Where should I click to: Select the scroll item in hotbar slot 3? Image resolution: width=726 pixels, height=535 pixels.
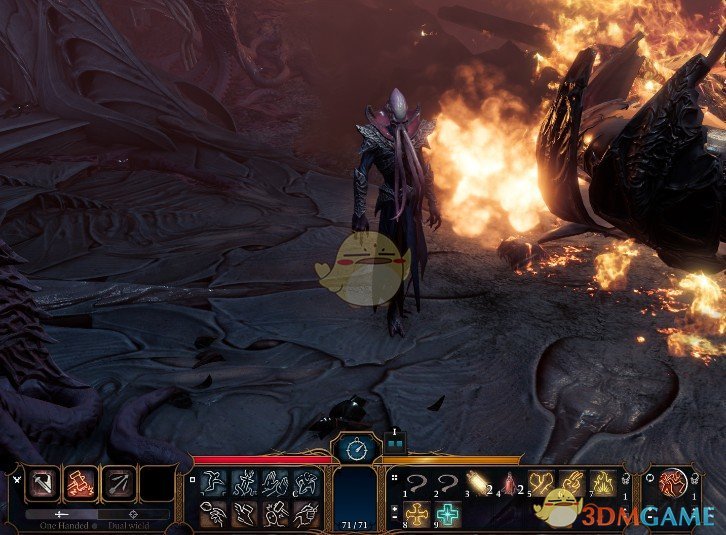[478, 483]
